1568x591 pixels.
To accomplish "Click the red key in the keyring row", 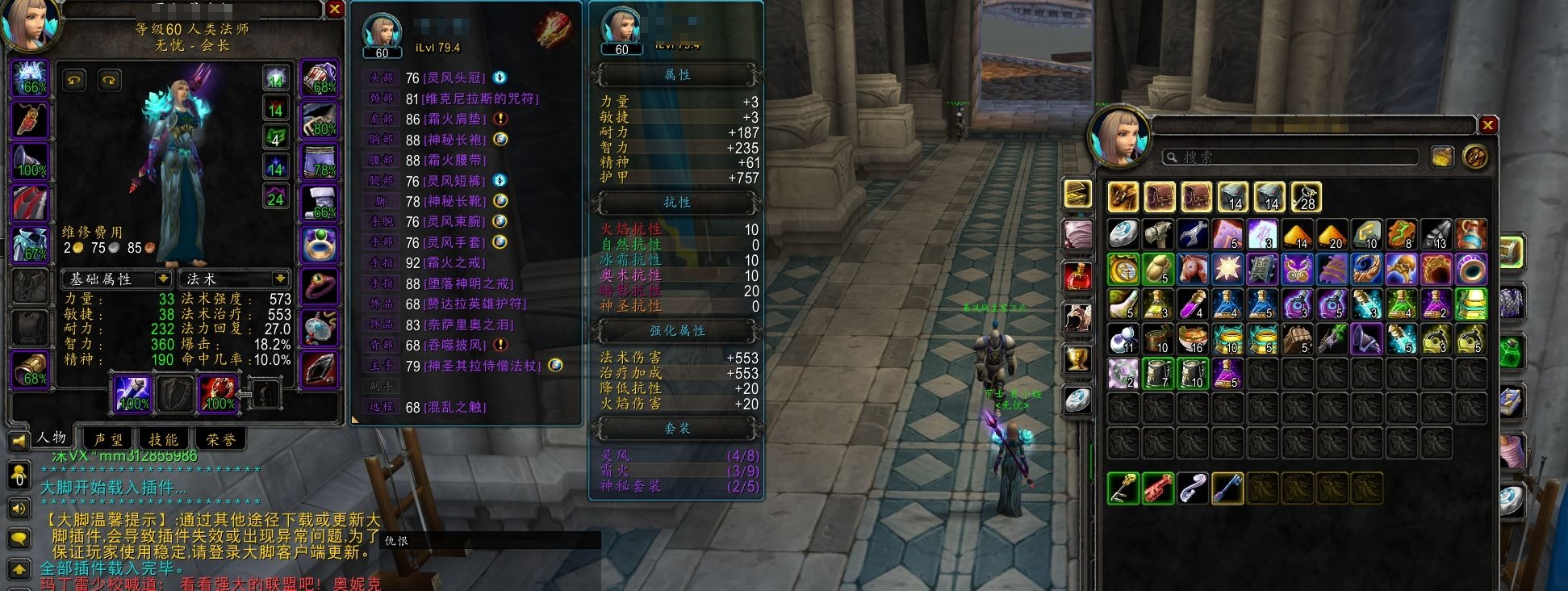I will [1157, 488].
